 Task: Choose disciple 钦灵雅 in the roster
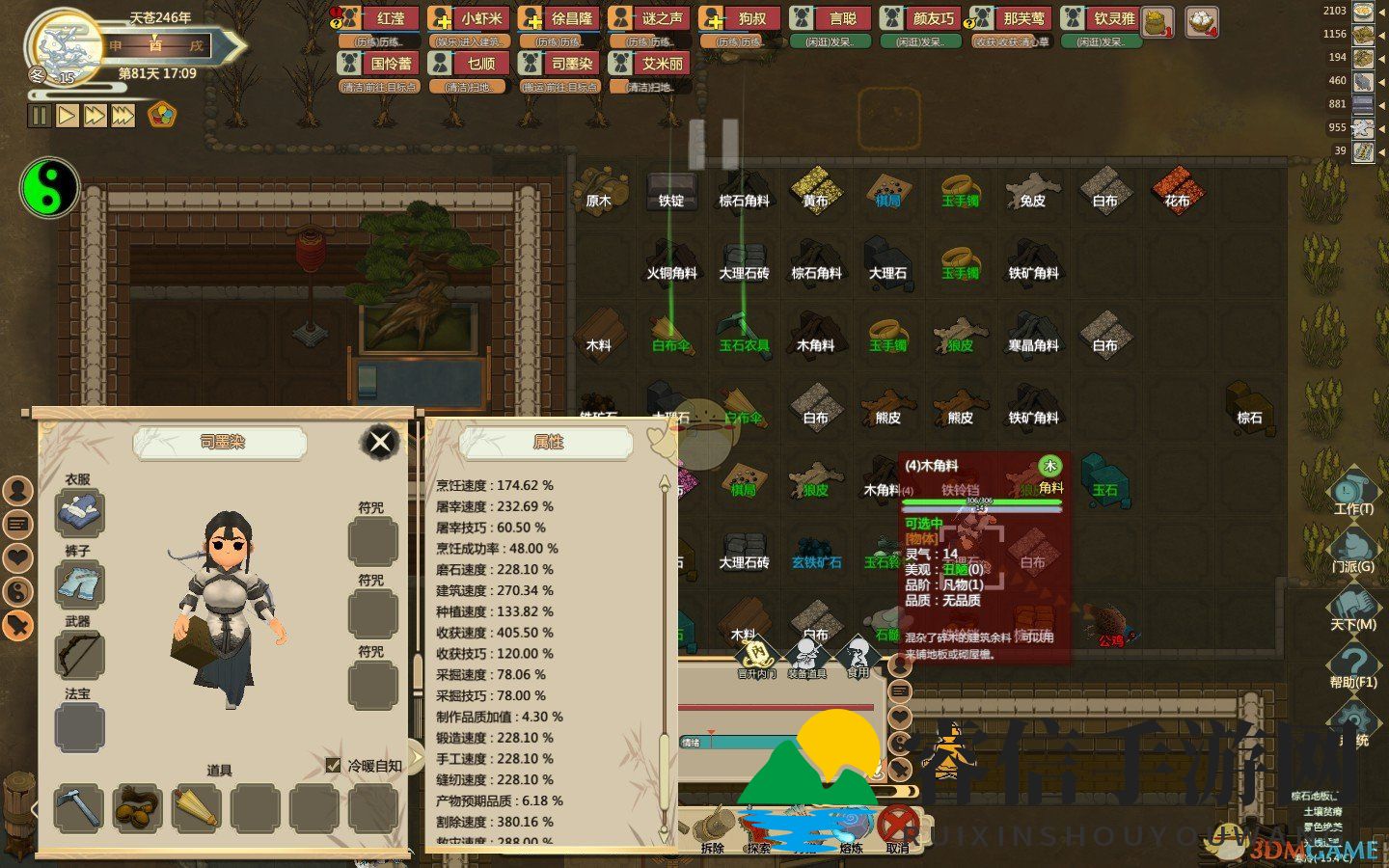coord(1103,19)
